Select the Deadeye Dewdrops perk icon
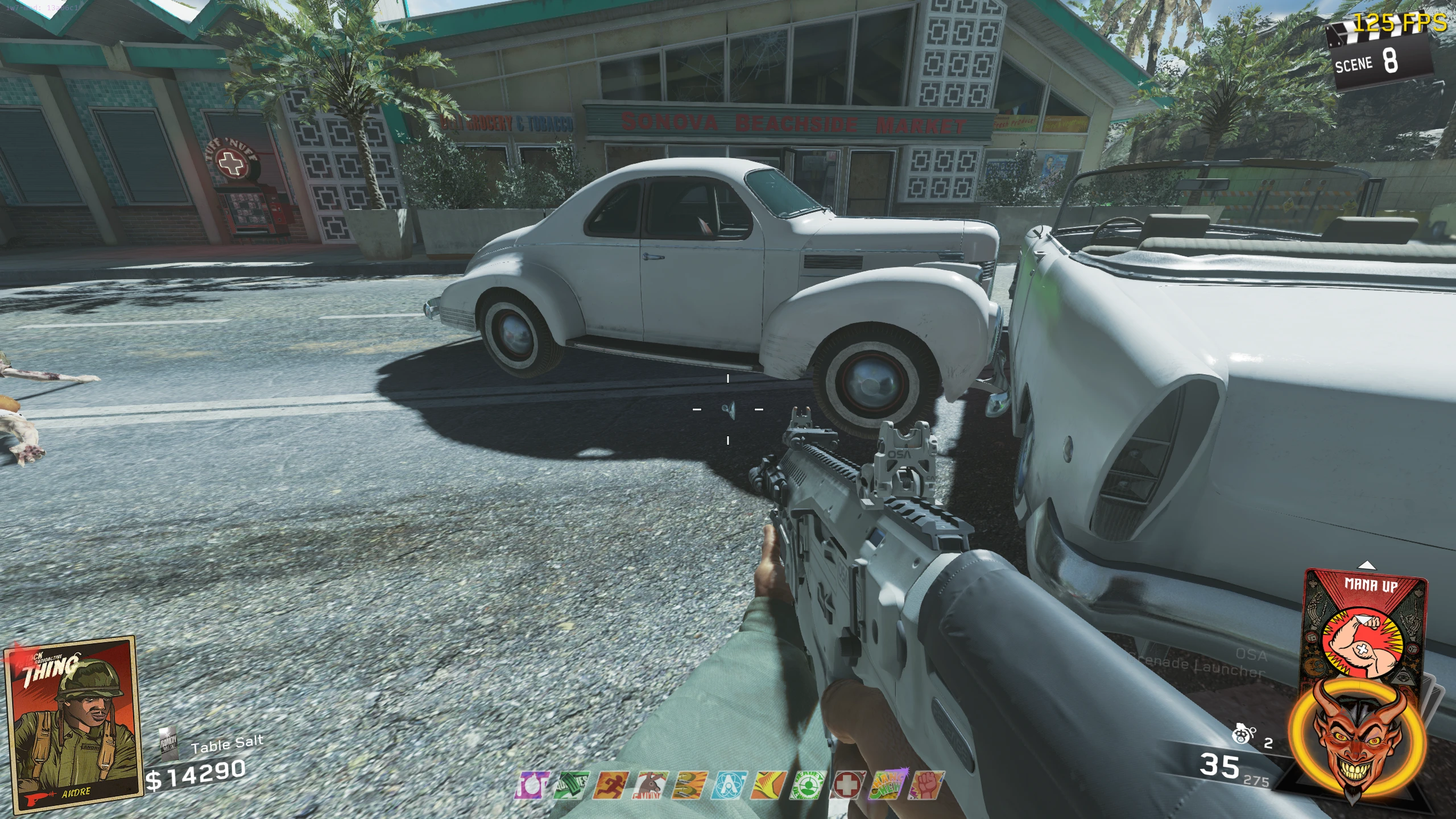1456x819 pixels. (x=807, y=786)
